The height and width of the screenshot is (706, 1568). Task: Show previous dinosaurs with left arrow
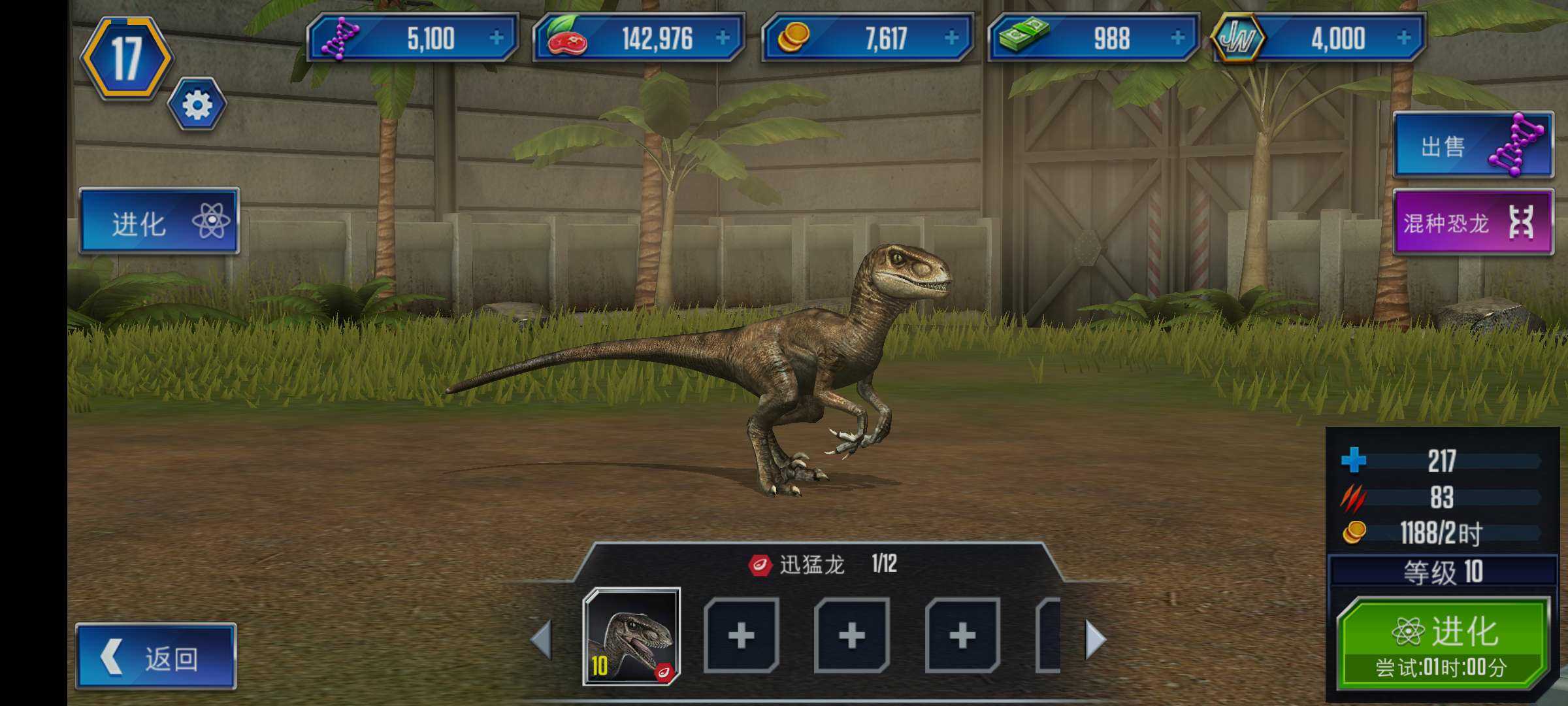541,639
